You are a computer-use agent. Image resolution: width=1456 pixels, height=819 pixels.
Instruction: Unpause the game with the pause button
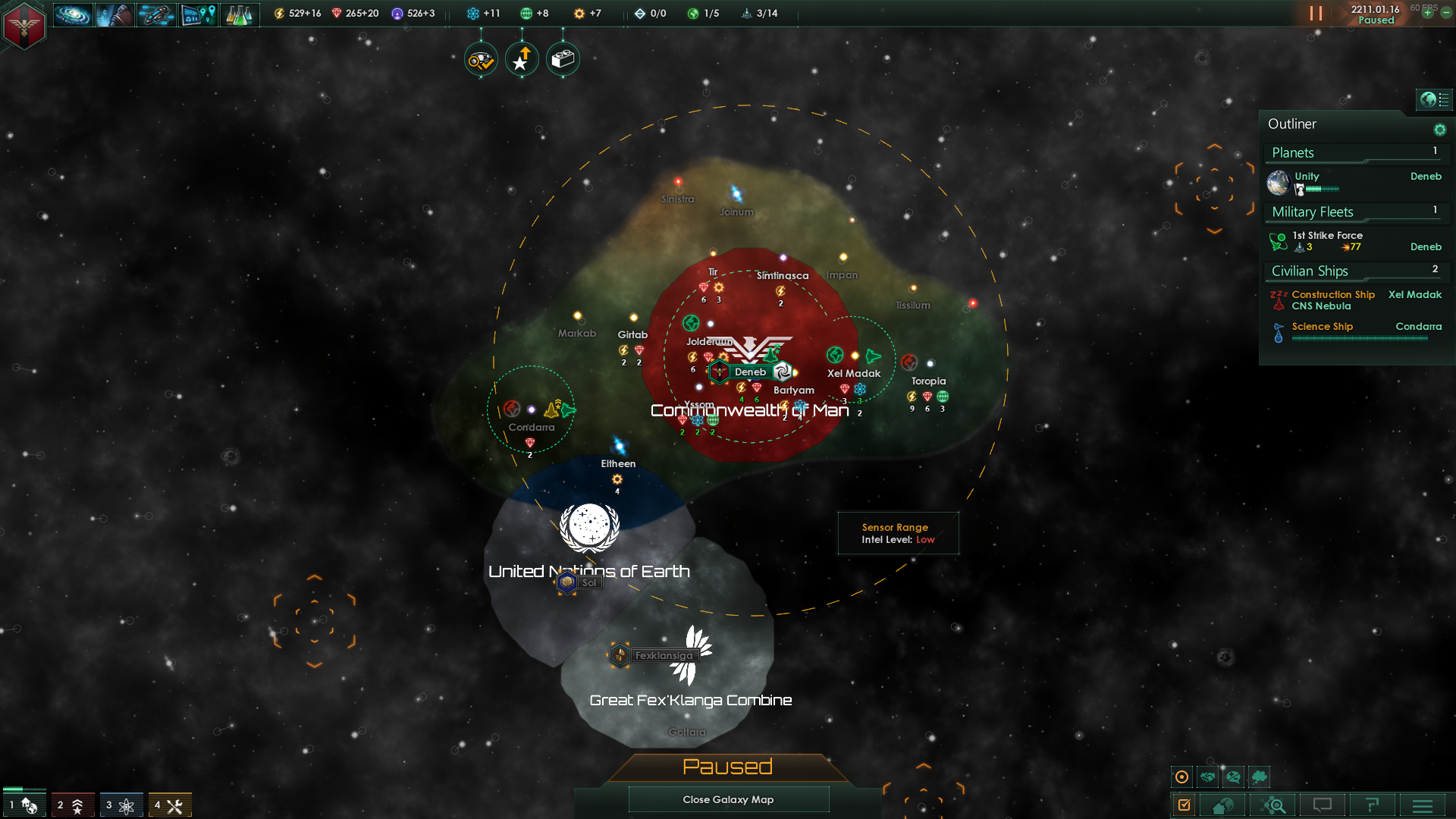[1316, 14]
